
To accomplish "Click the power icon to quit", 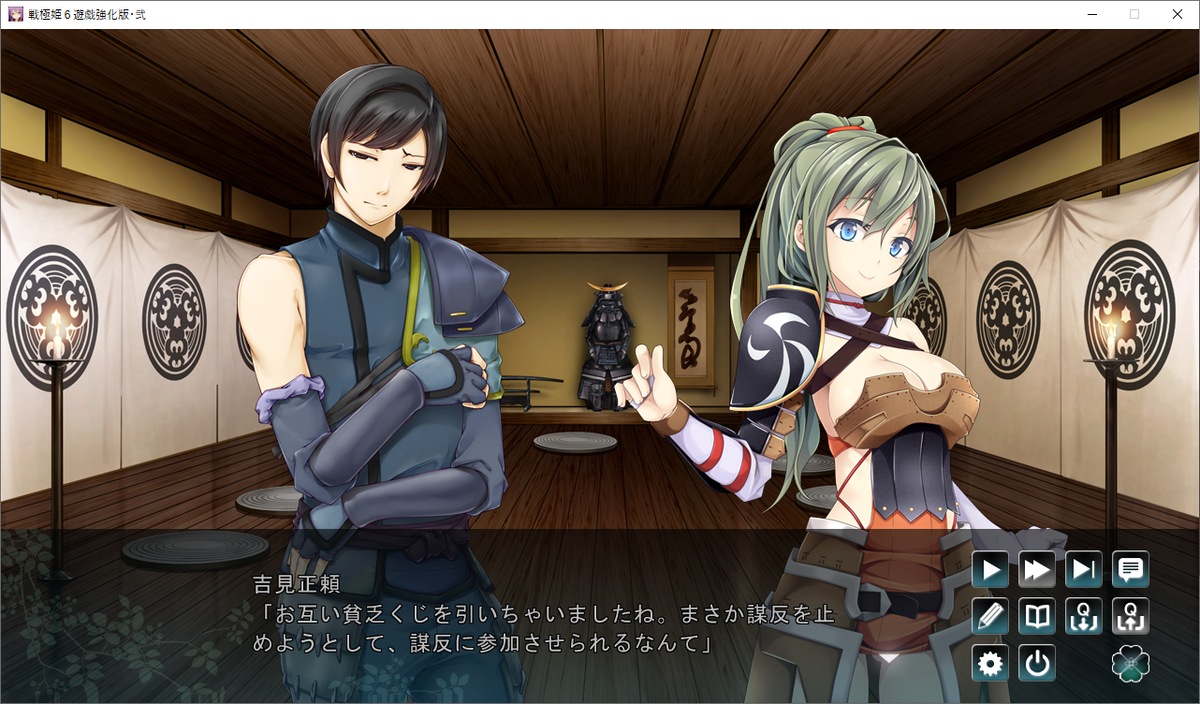I will tap(1037, 663).
